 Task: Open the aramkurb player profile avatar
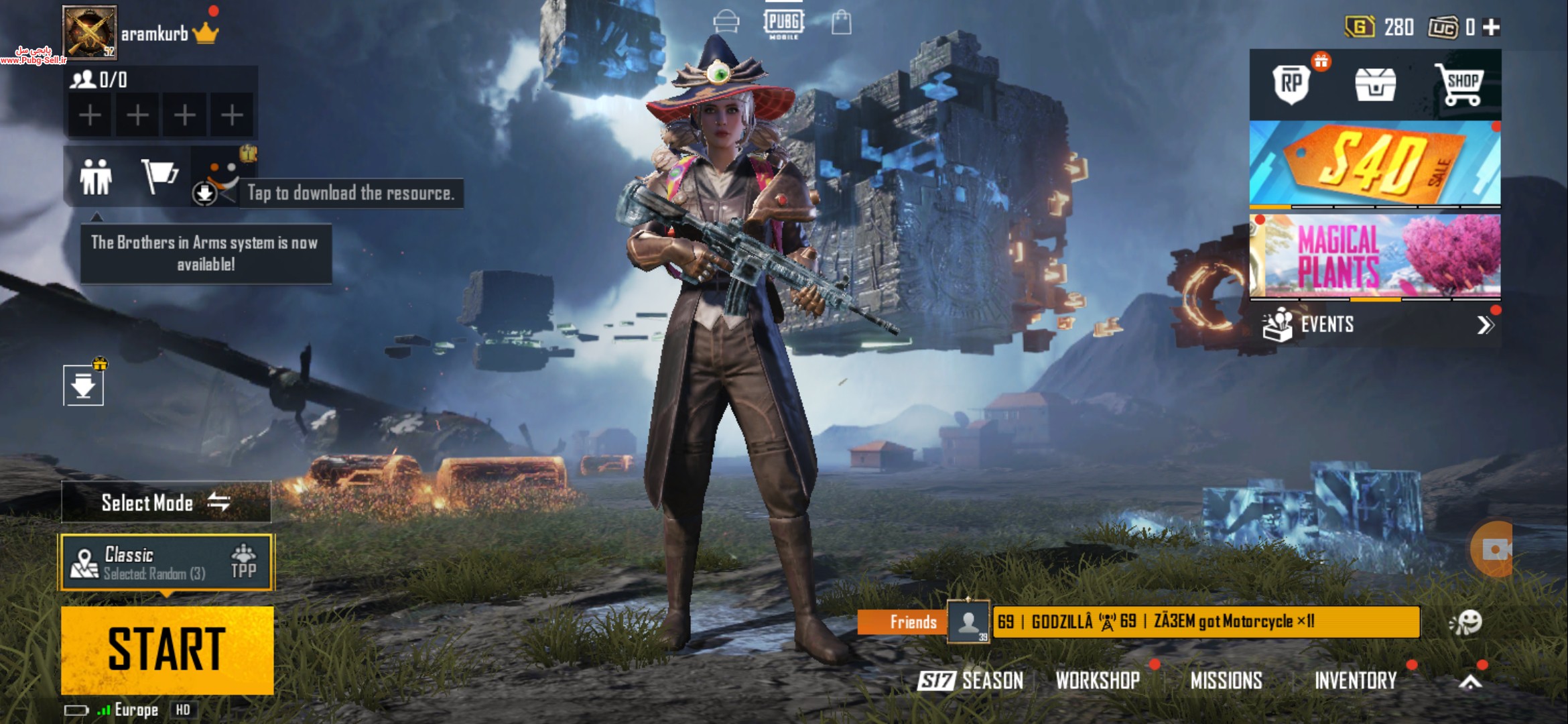click(x=90, y=32)
